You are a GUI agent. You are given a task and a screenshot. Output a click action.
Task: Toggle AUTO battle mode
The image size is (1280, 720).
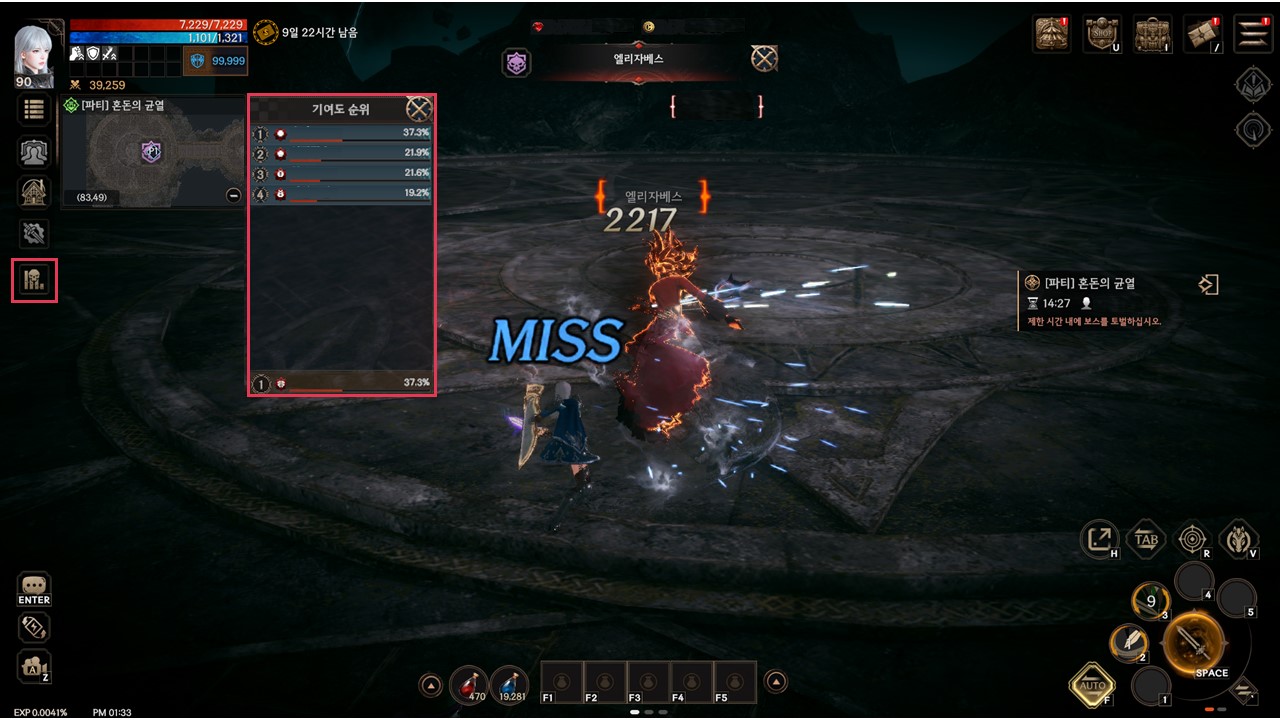click(1092, 686)
